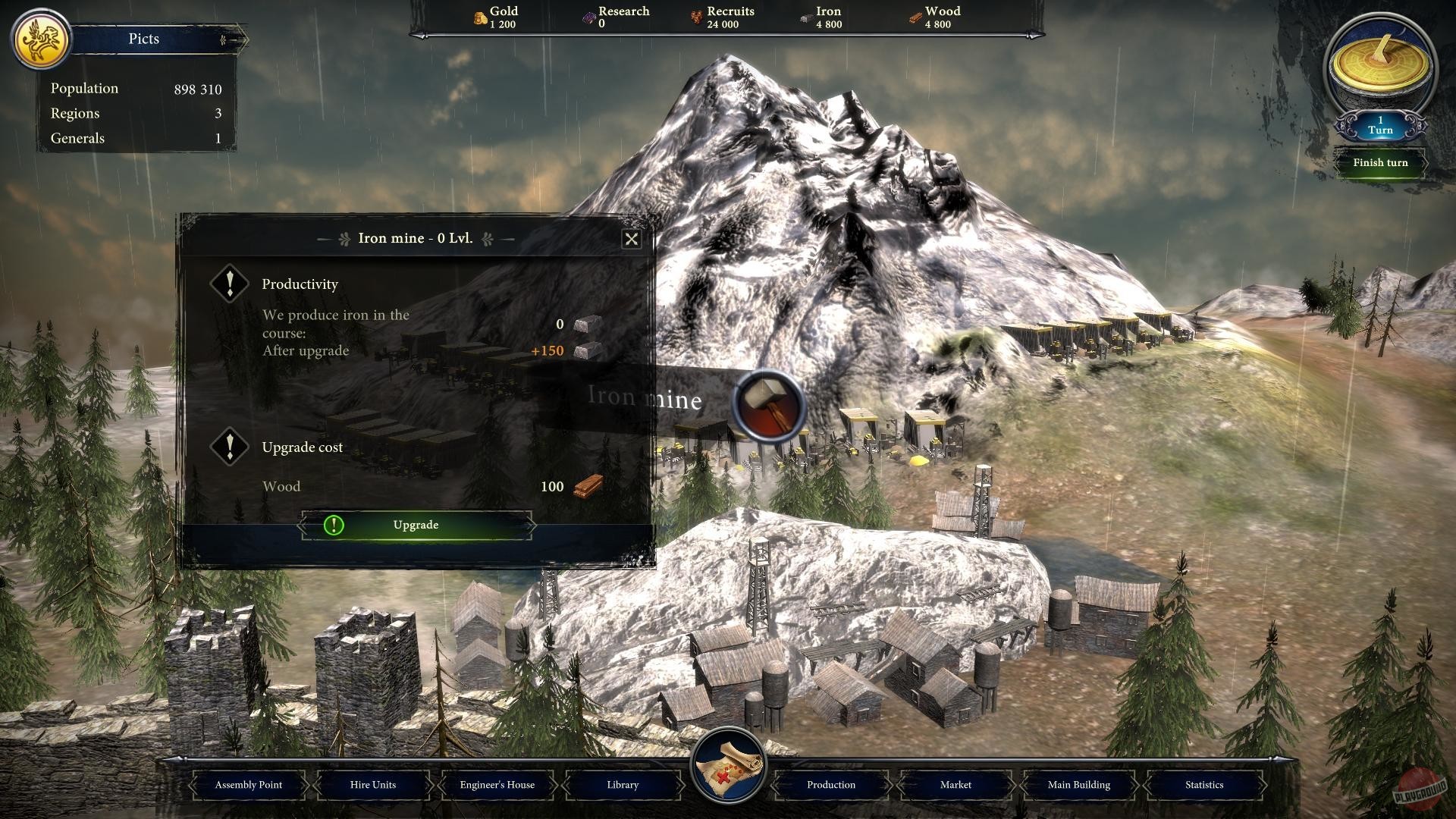
Task: Visit the Library
Action: point(623,785)
